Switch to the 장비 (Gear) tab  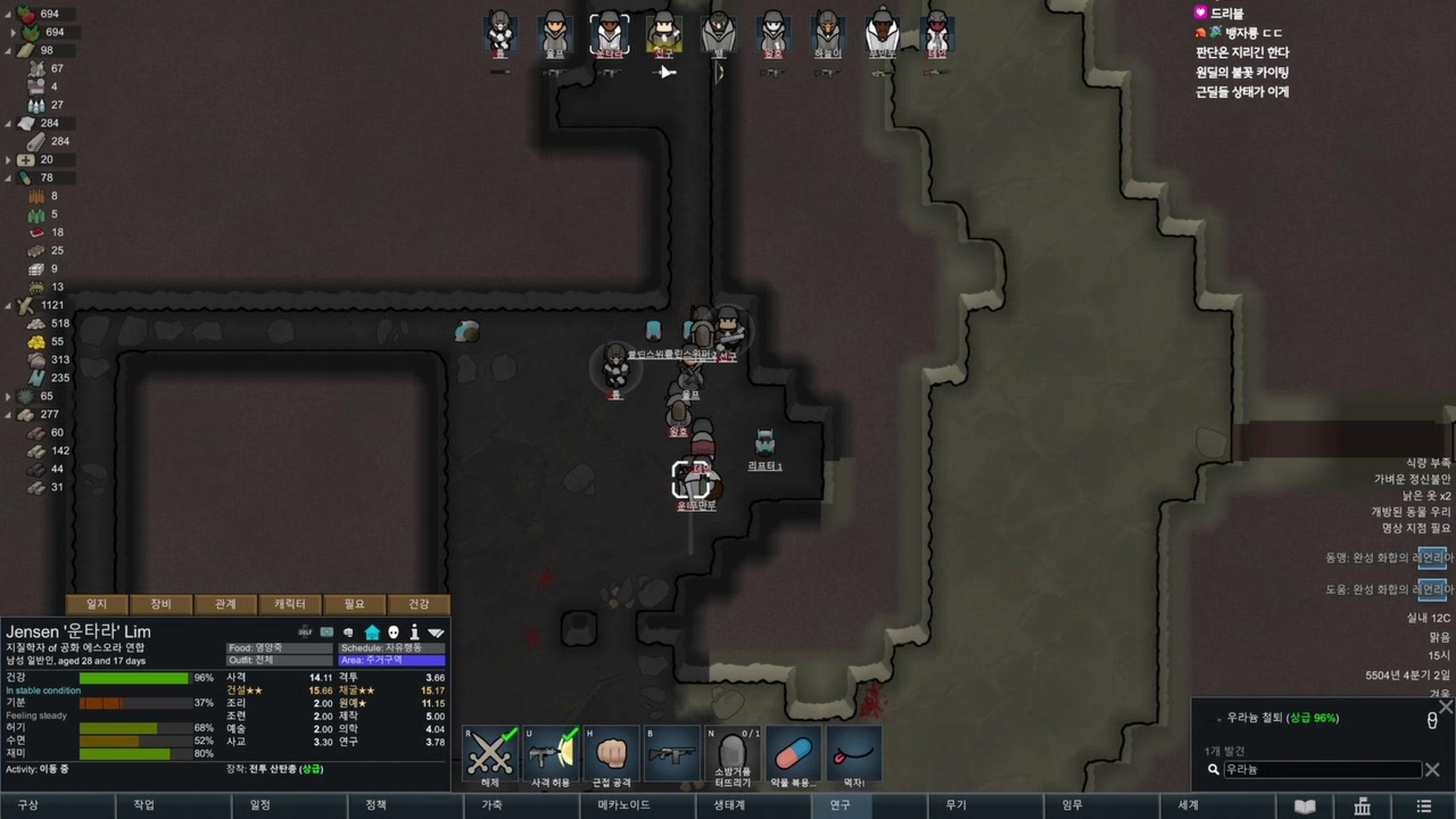point(161,604)
